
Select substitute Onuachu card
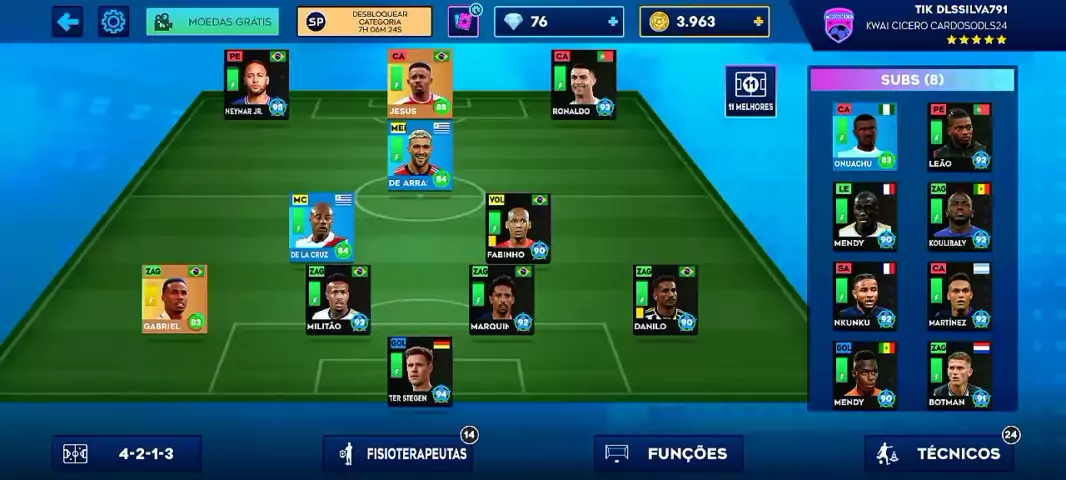coord(864,136)
